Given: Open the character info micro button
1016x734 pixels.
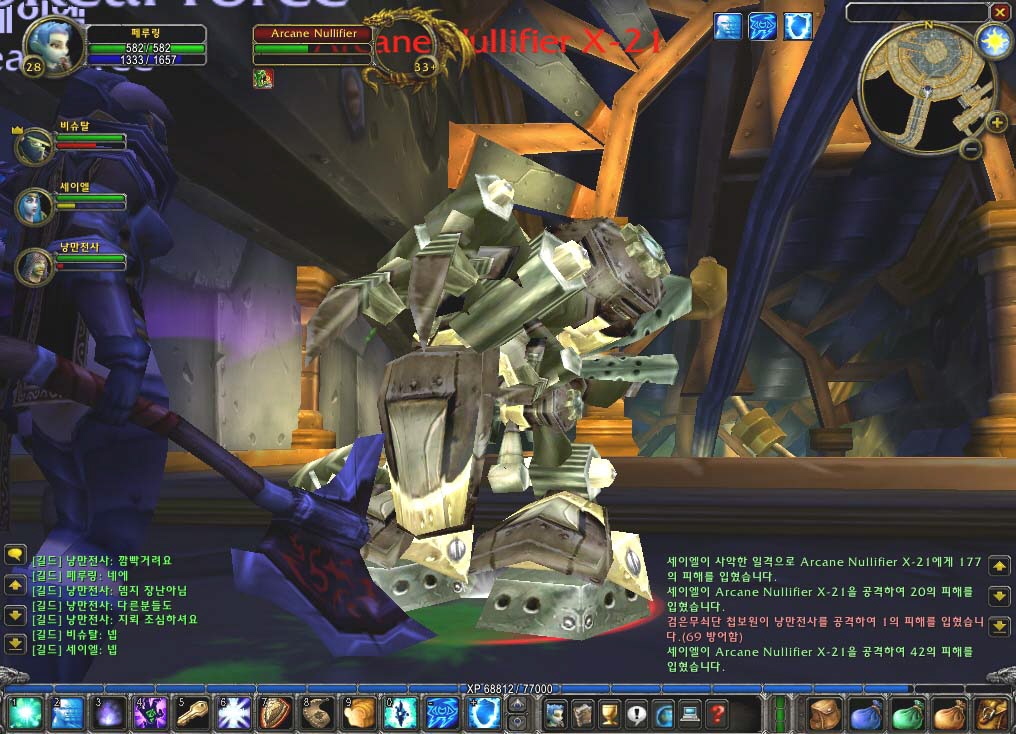Looking at the screenshot, I should pyautogui.click(x=555, y=714).
